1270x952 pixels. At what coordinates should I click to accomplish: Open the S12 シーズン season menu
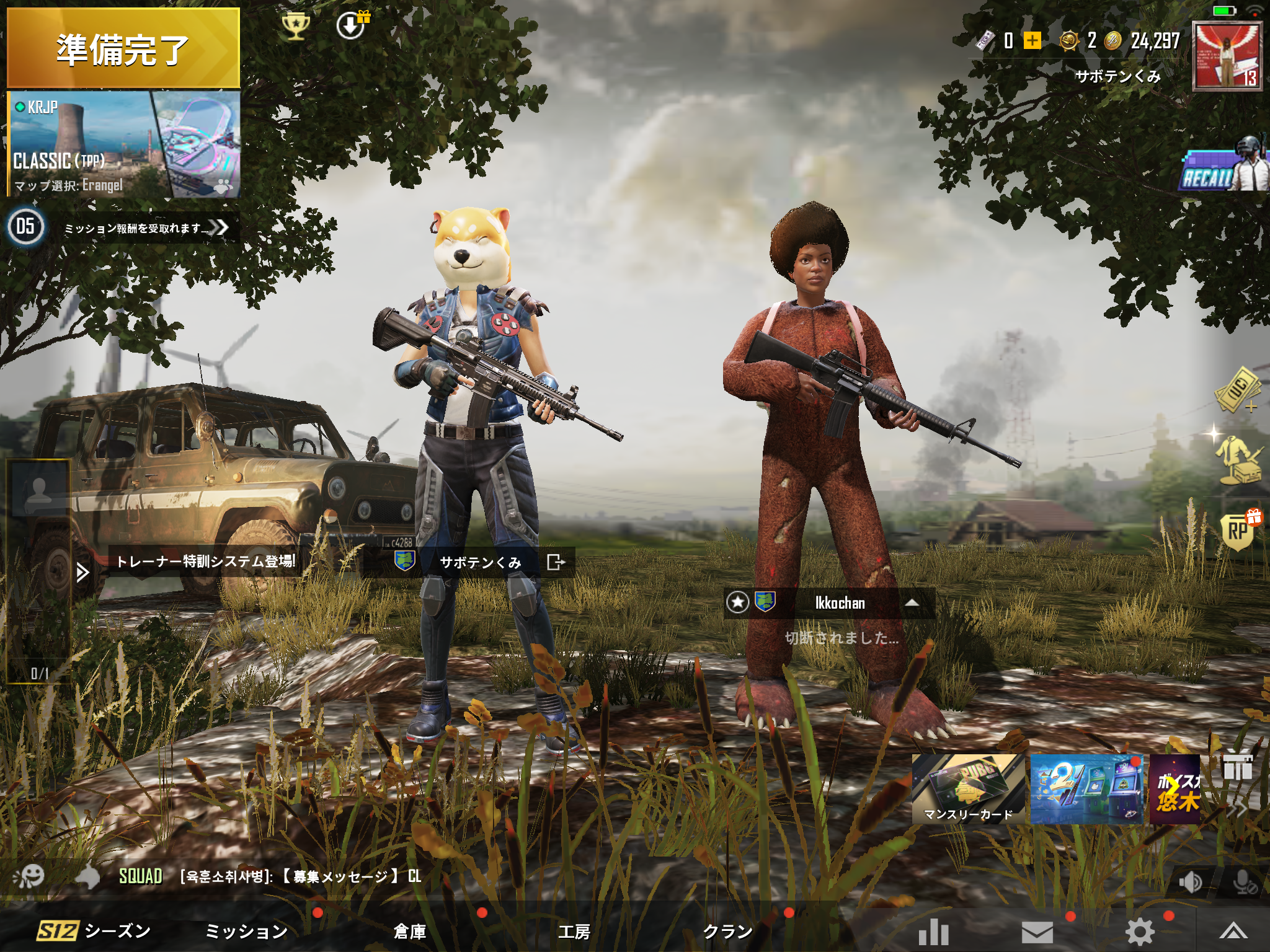pyautogui.click(x=94, y=931)
